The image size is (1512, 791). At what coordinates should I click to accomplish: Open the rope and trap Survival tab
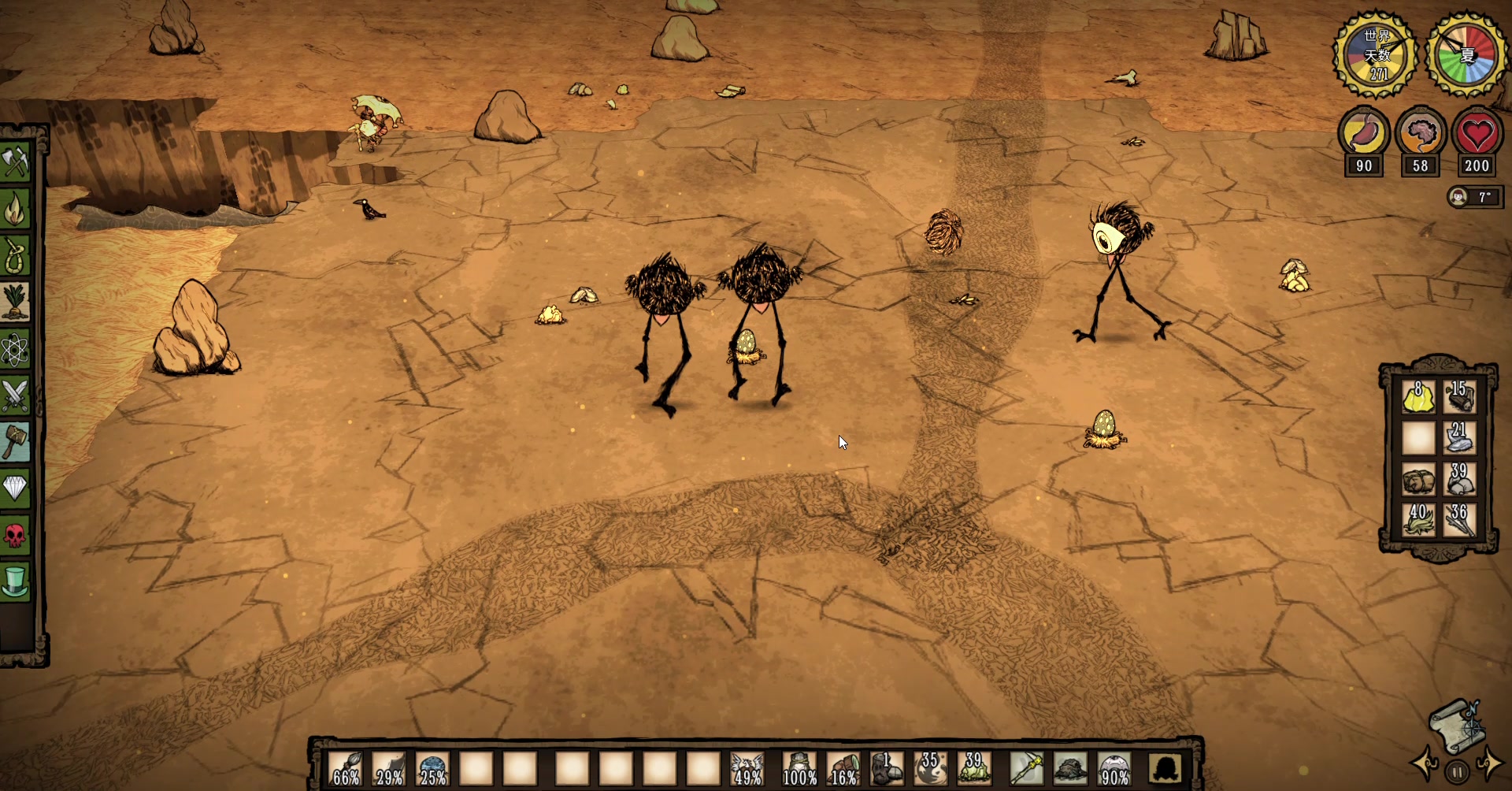coord(16,256)
